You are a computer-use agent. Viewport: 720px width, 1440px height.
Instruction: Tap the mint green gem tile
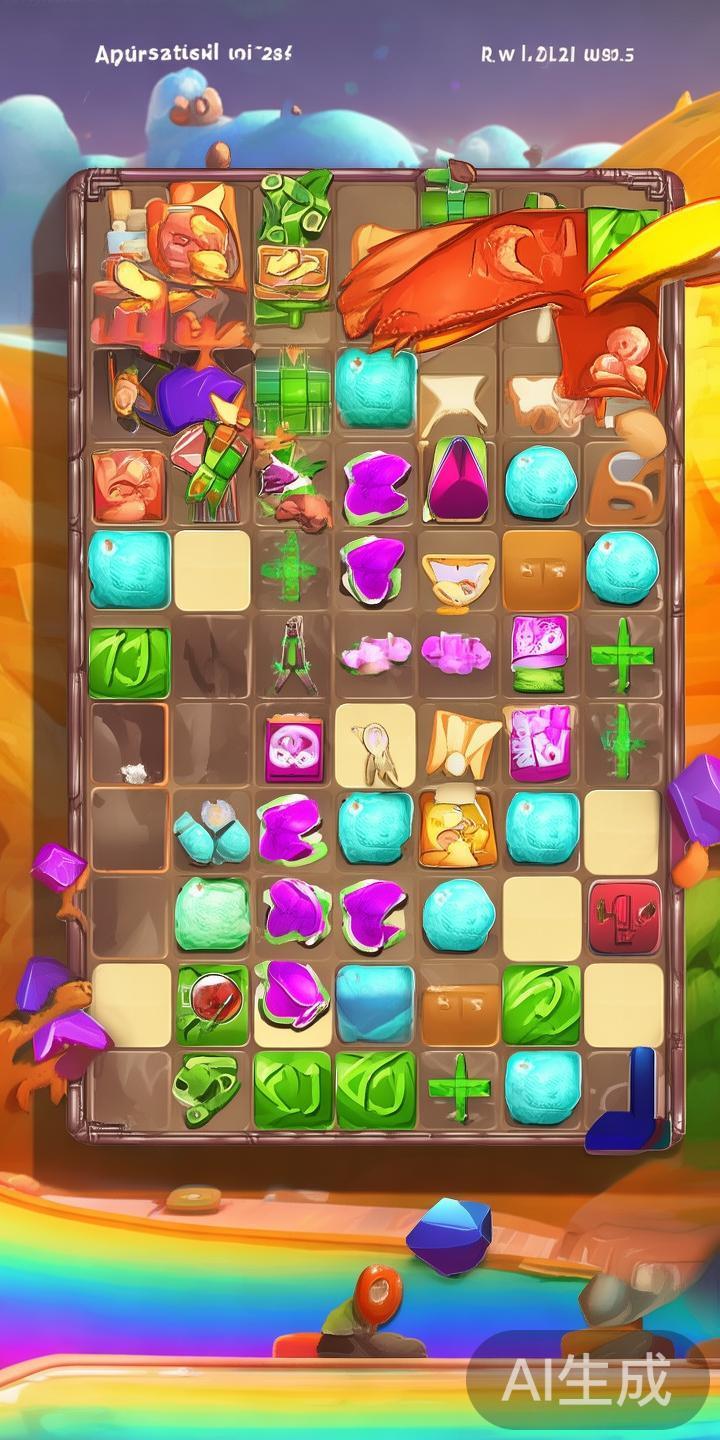(212, 914)
